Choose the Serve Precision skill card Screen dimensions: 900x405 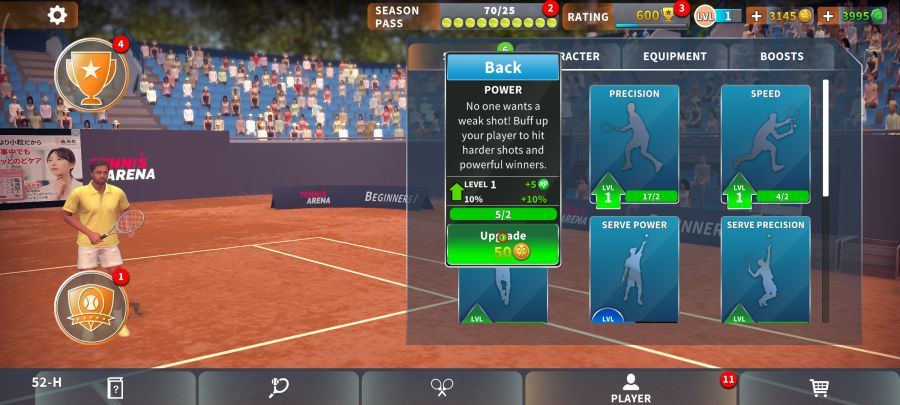point(765,270)
